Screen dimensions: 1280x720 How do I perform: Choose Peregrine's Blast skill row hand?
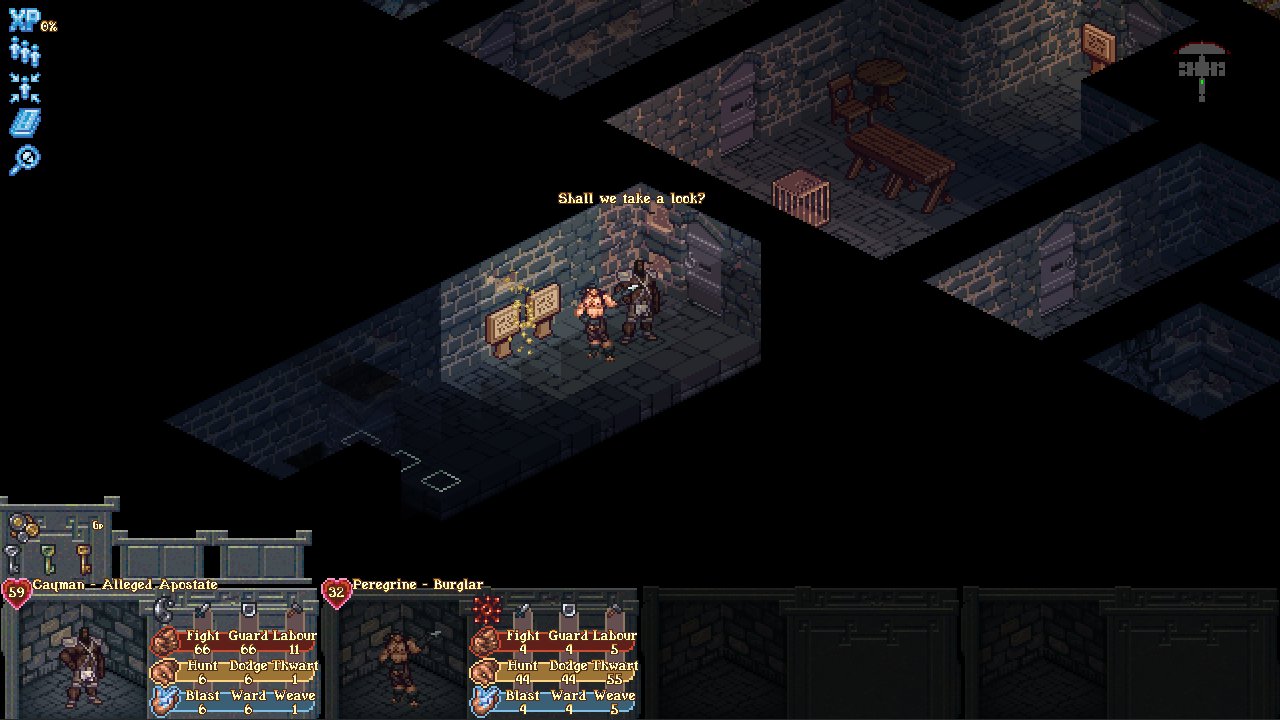(x=484, y=700)
